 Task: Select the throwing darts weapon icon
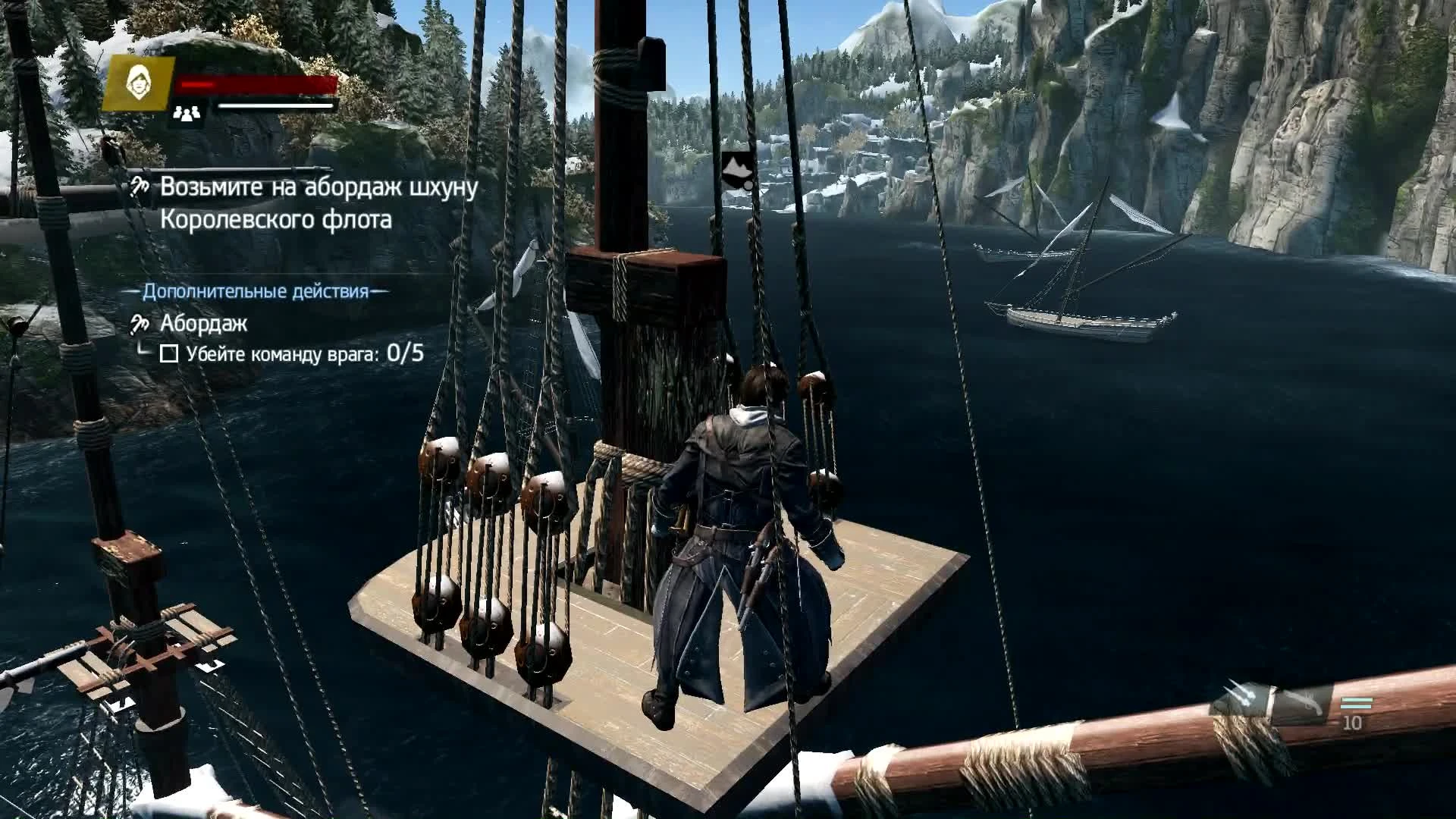click(1238, 695)
